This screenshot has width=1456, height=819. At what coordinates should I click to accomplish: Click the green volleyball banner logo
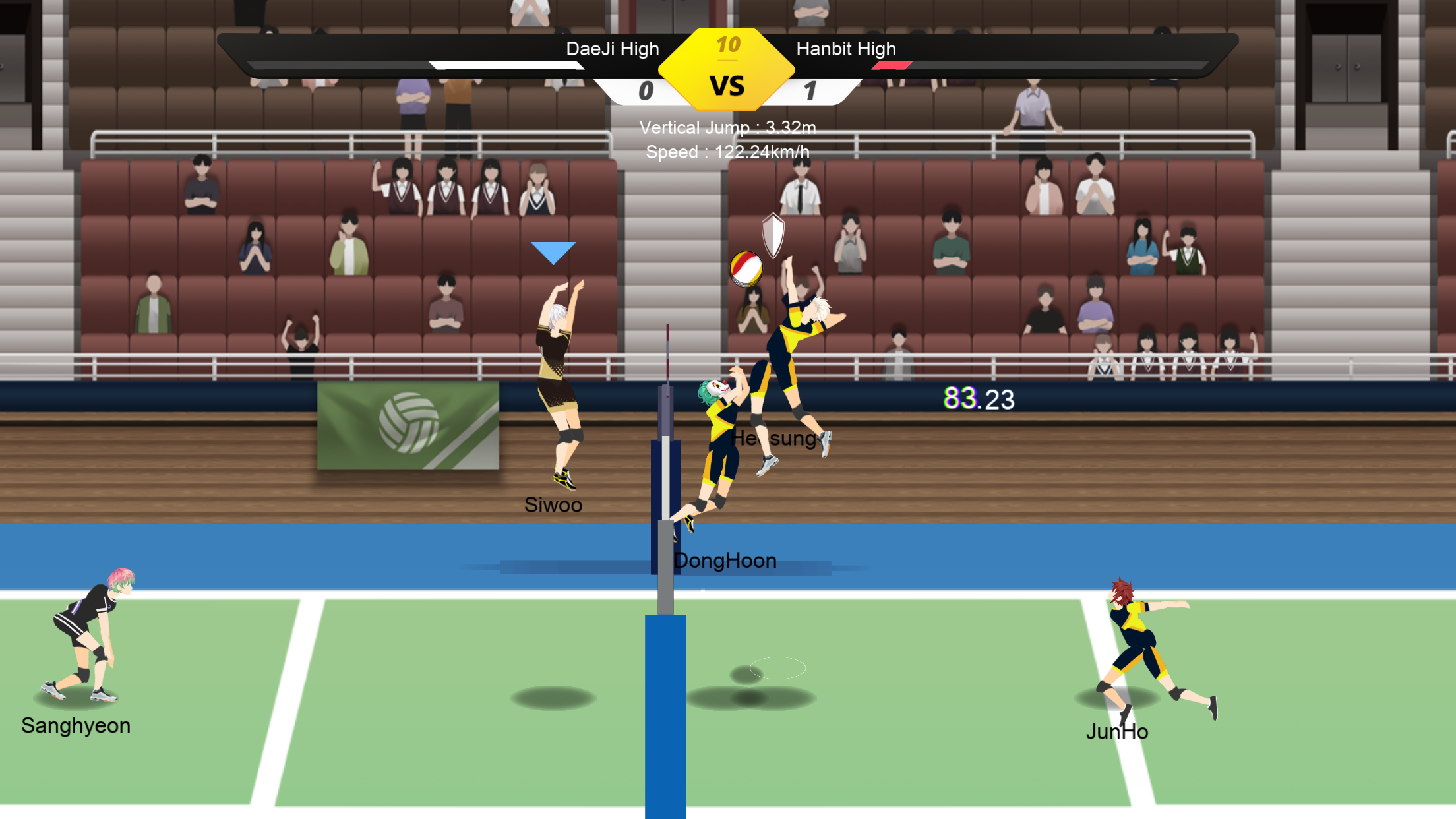[409, 425]
